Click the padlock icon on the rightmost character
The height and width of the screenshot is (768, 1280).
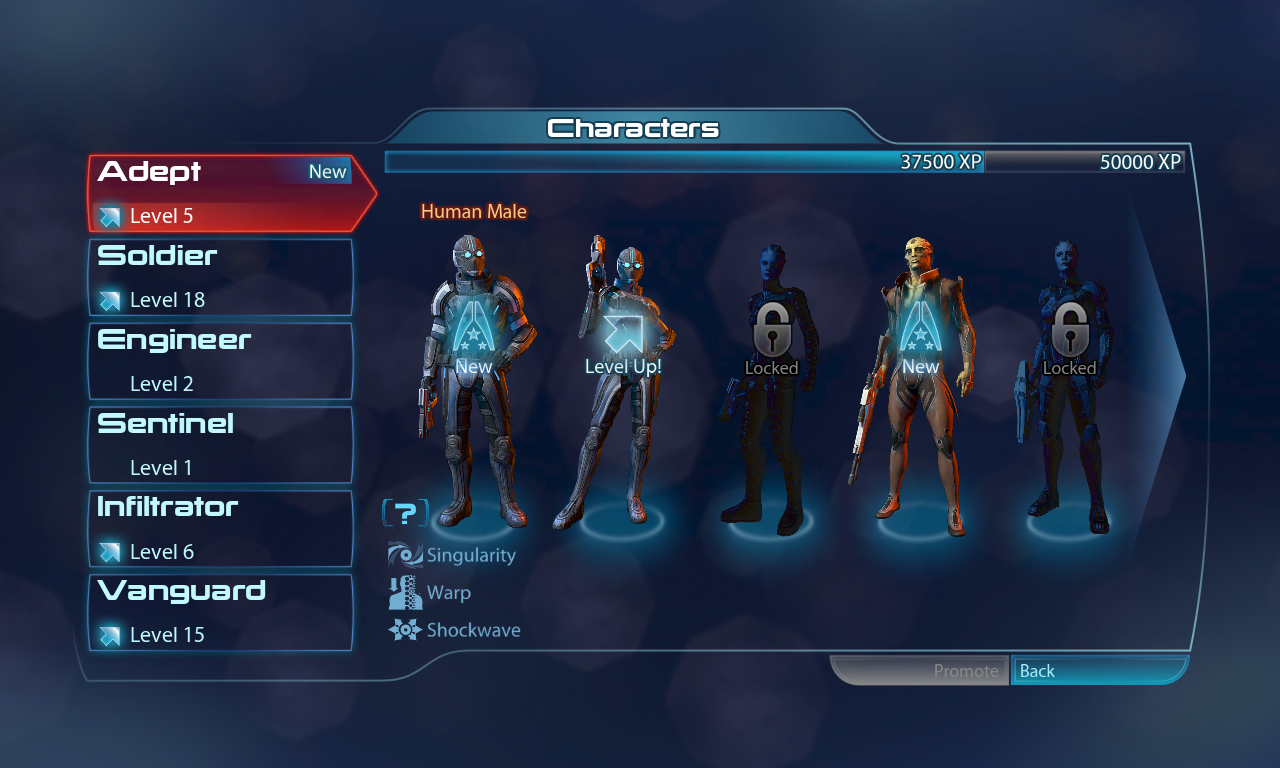click(x=1070, y=330)
